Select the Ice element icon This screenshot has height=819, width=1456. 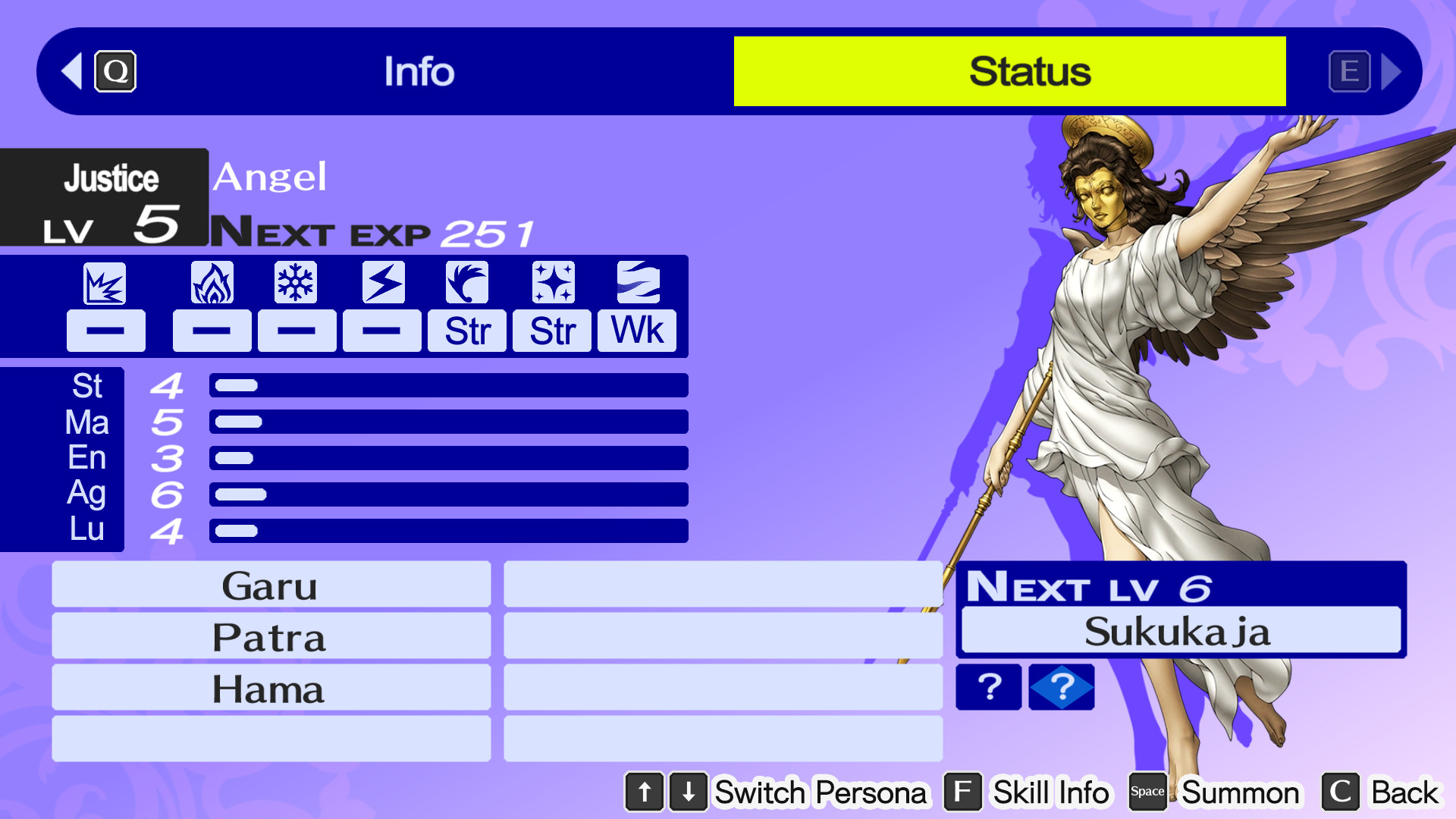297,282
